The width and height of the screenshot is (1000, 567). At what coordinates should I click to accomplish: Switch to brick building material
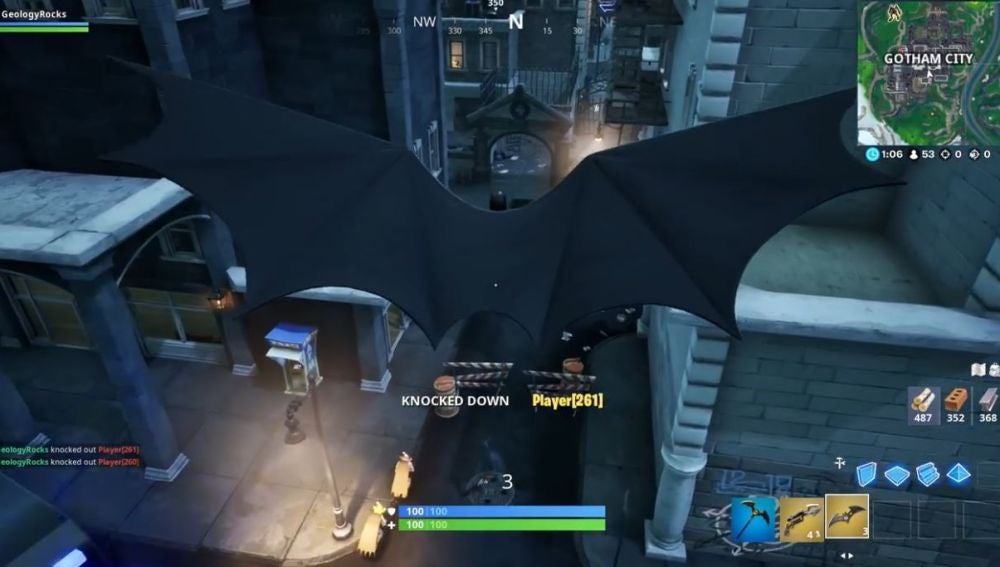pos(956,404)
